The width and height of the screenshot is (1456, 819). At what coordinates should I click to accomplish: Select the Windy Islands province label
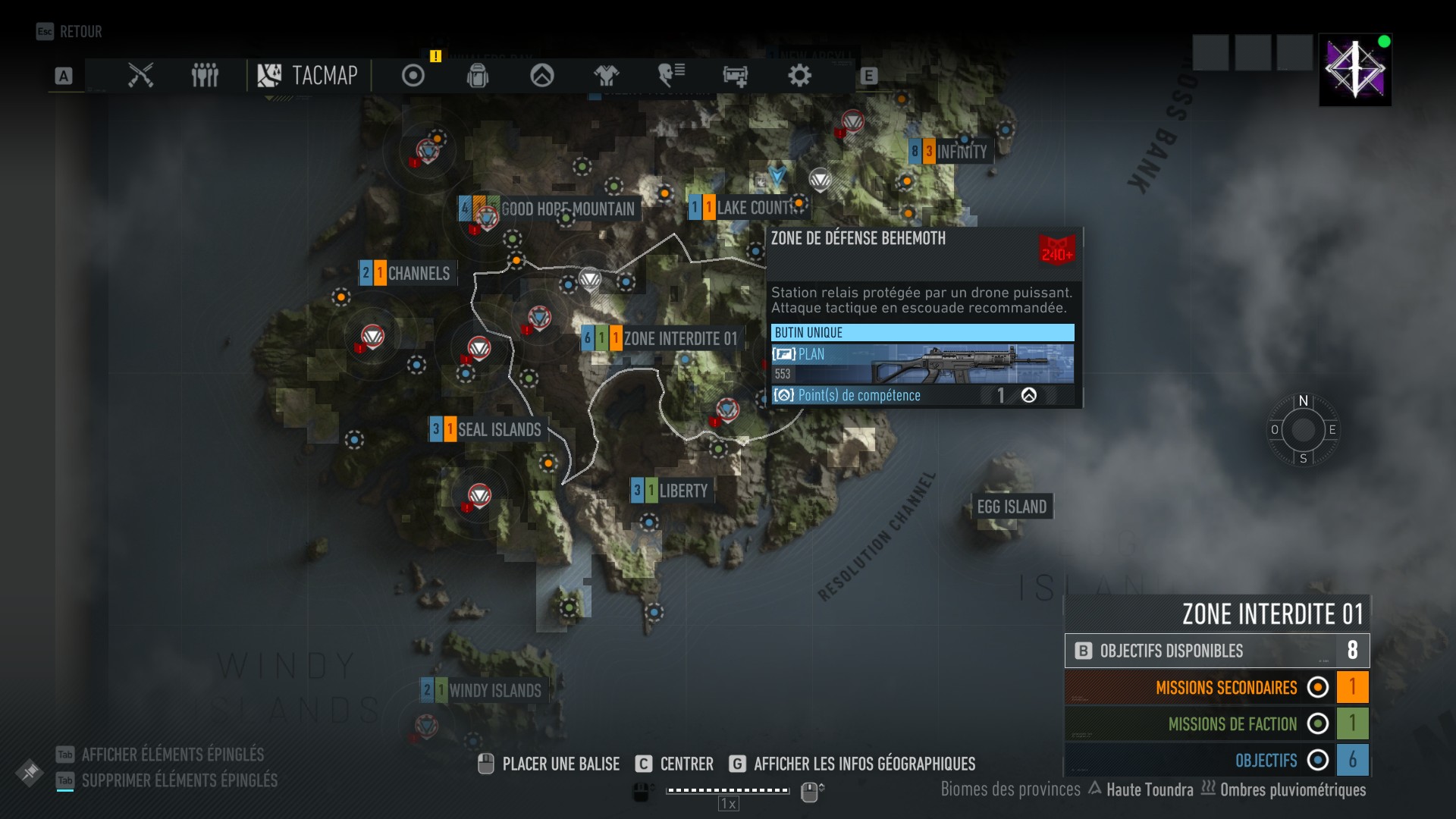(x=494, y=690)
